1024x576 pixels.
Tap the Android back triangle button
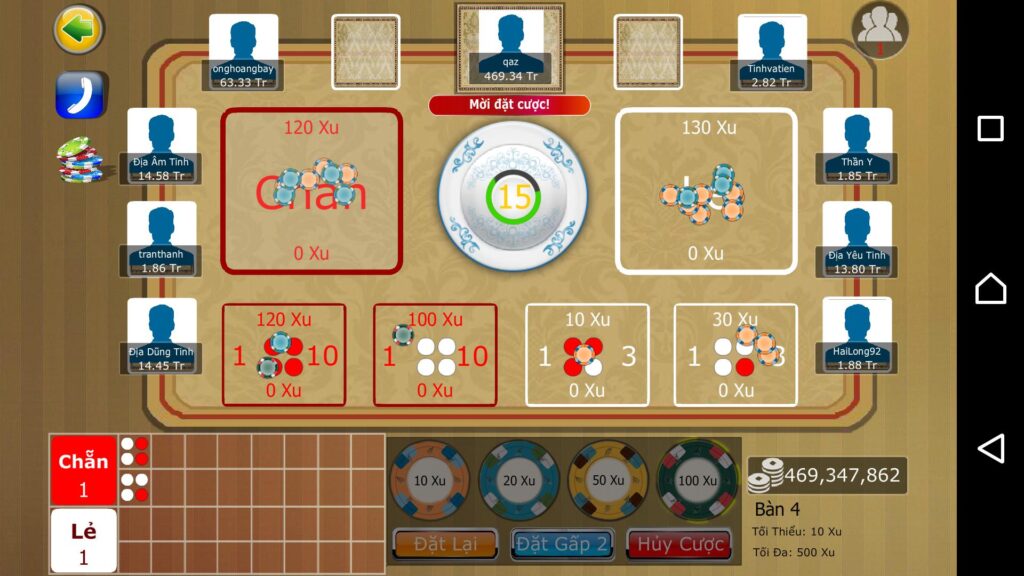[x=990, y=448]
